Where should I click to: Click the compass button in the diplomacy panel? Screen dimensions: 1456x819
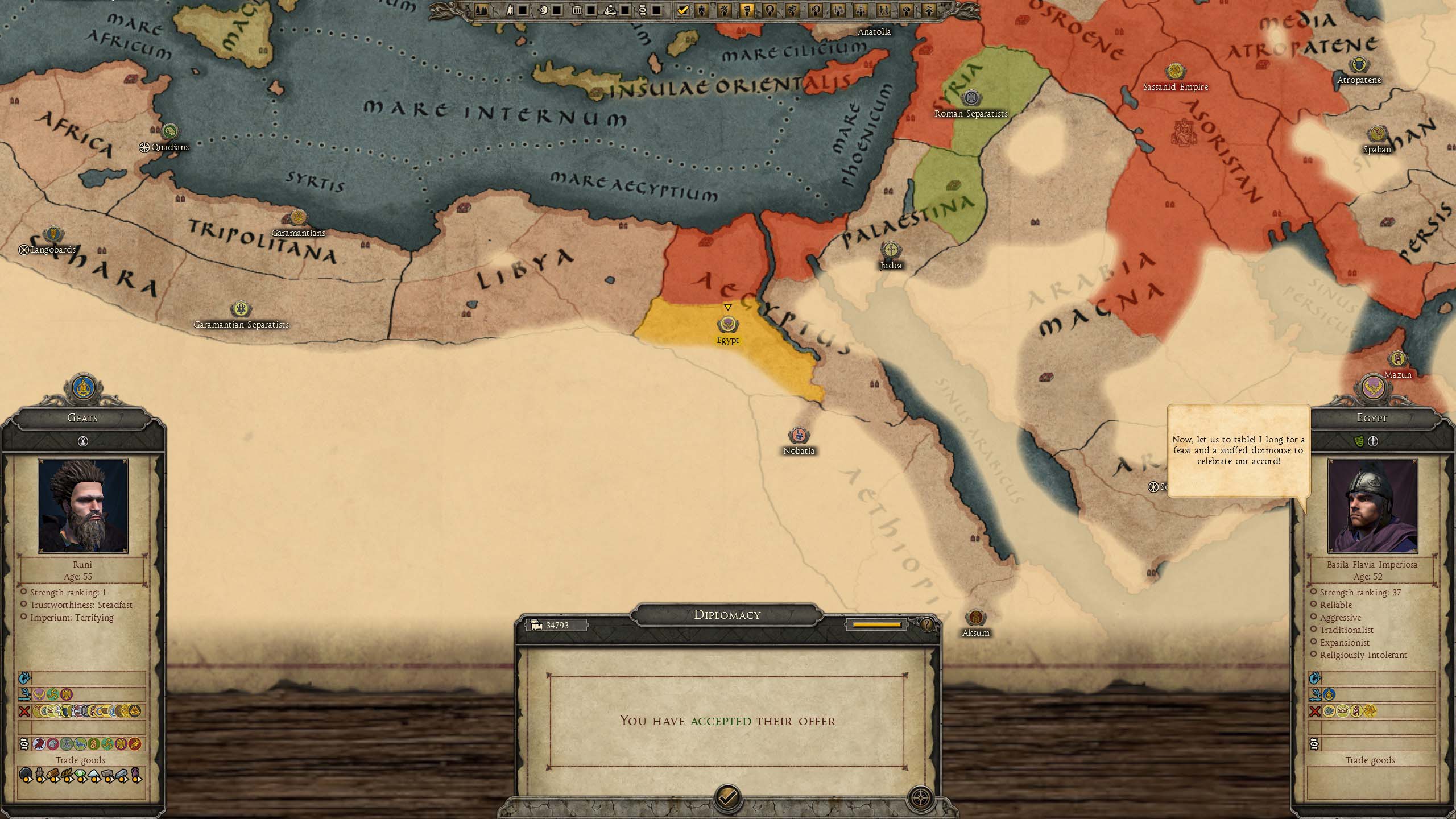click(920, 797)
